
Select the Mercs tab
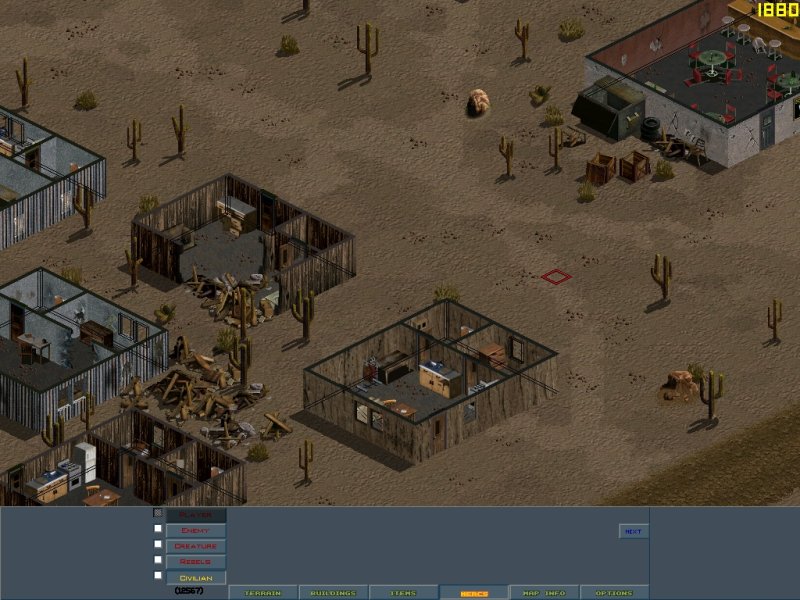click(x=473, y=593)
